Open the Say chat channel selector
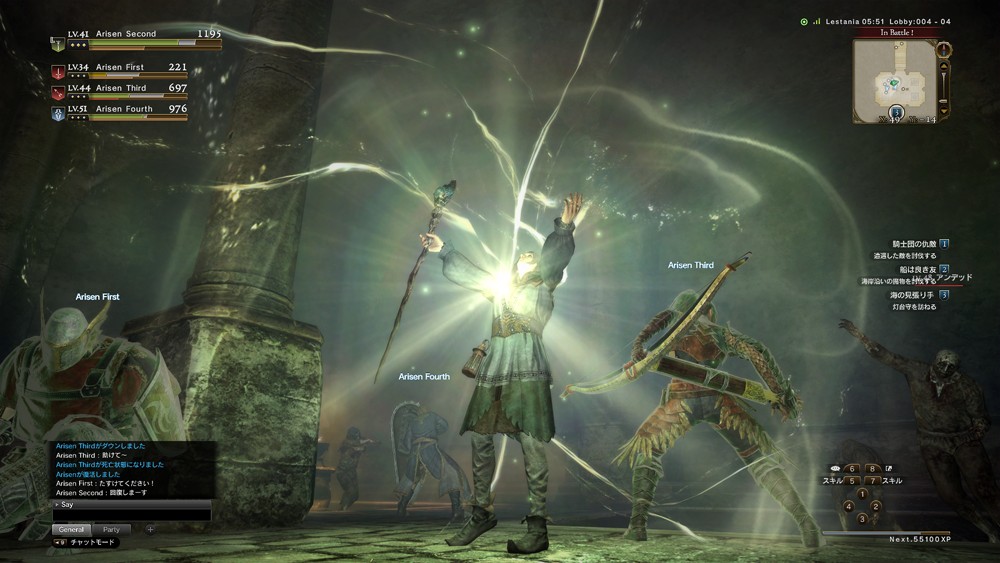The image size is (1000, 563). (x=66, y=505)
